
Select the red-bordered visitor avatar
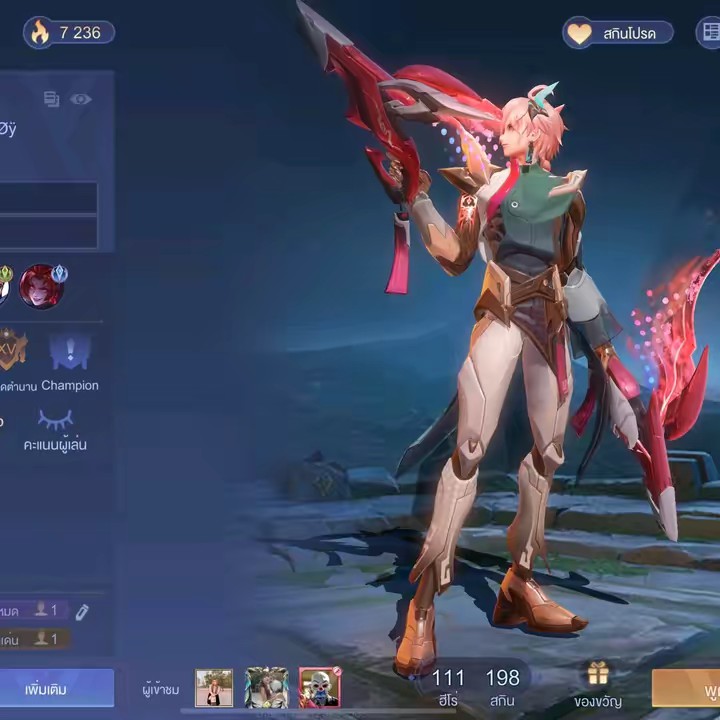(x=320, y=688)
